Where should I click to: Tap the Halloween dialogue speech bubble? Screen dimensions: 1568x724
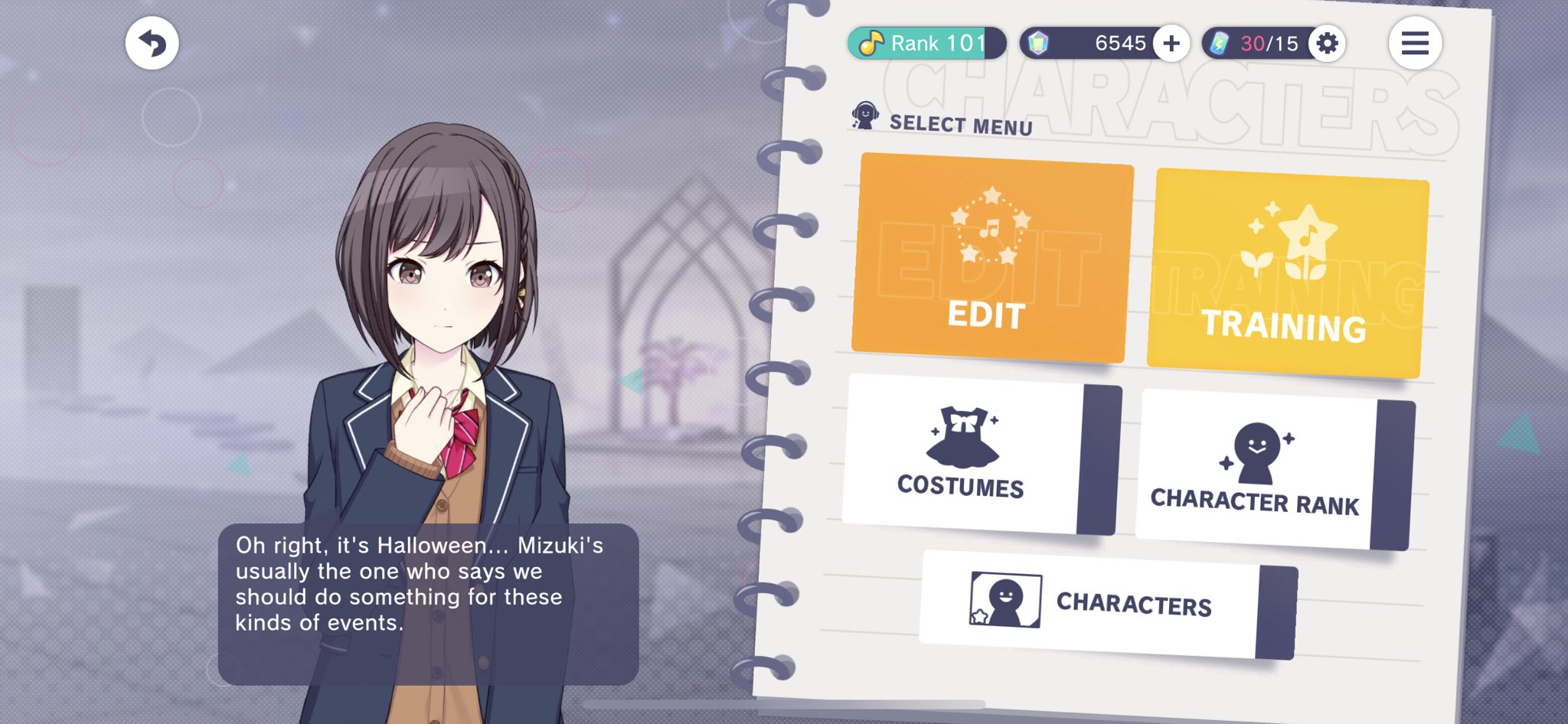[427, 603]
